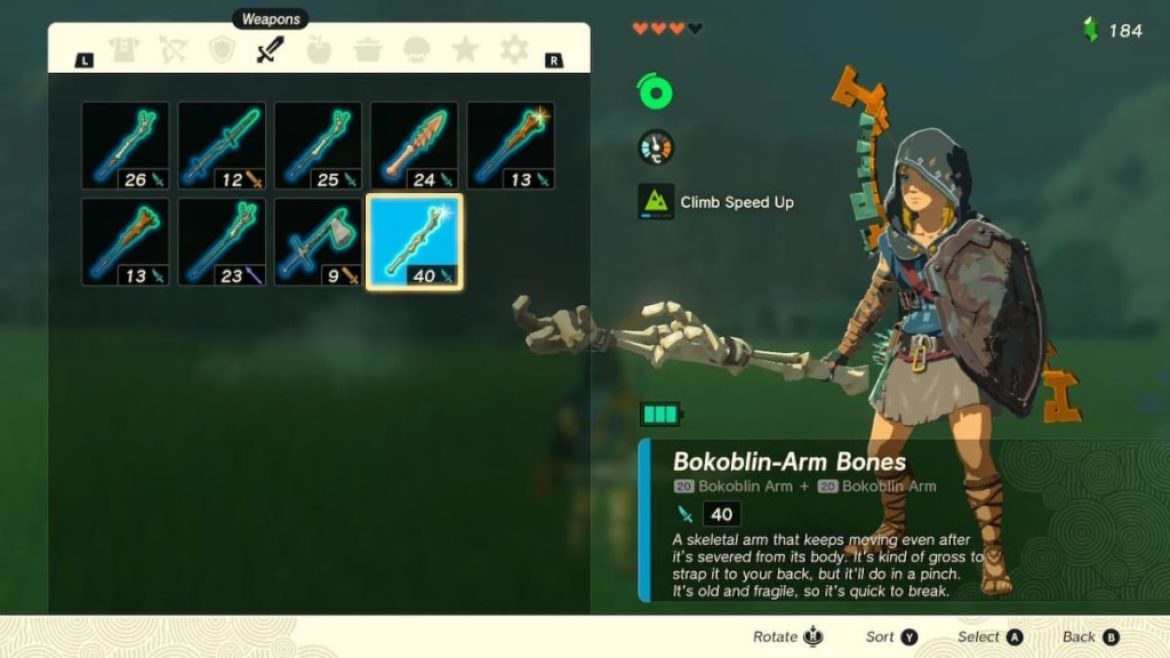Pick the axe slot with attack 9

pos(318,242)
